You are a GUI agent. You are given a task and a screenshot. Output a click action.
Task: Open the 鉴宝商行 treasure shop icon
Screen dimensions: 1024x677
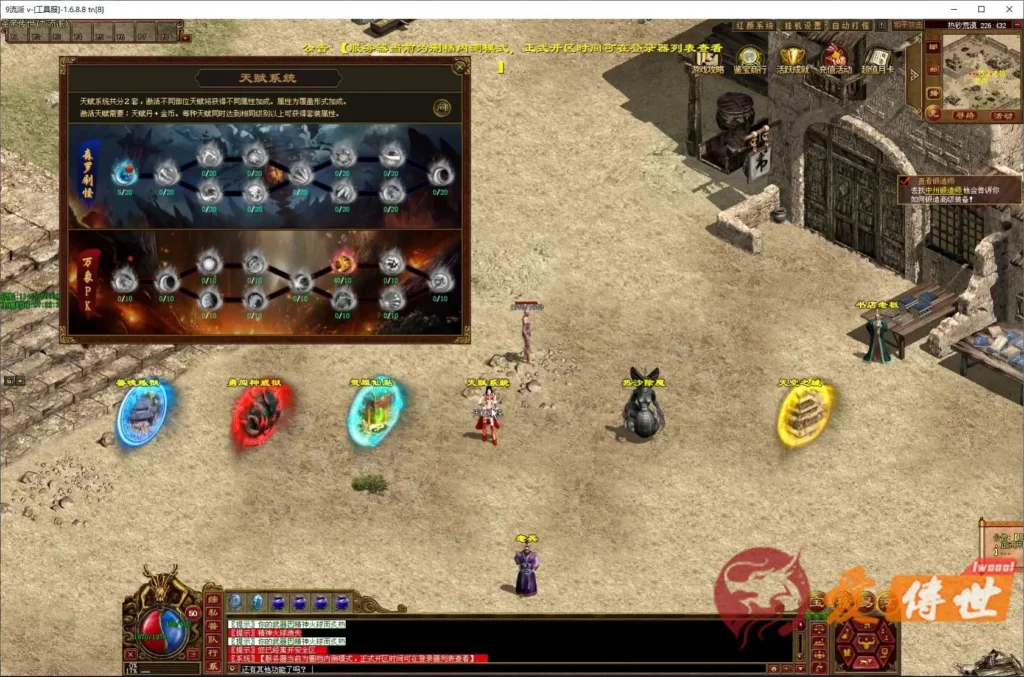click(750, 60)
